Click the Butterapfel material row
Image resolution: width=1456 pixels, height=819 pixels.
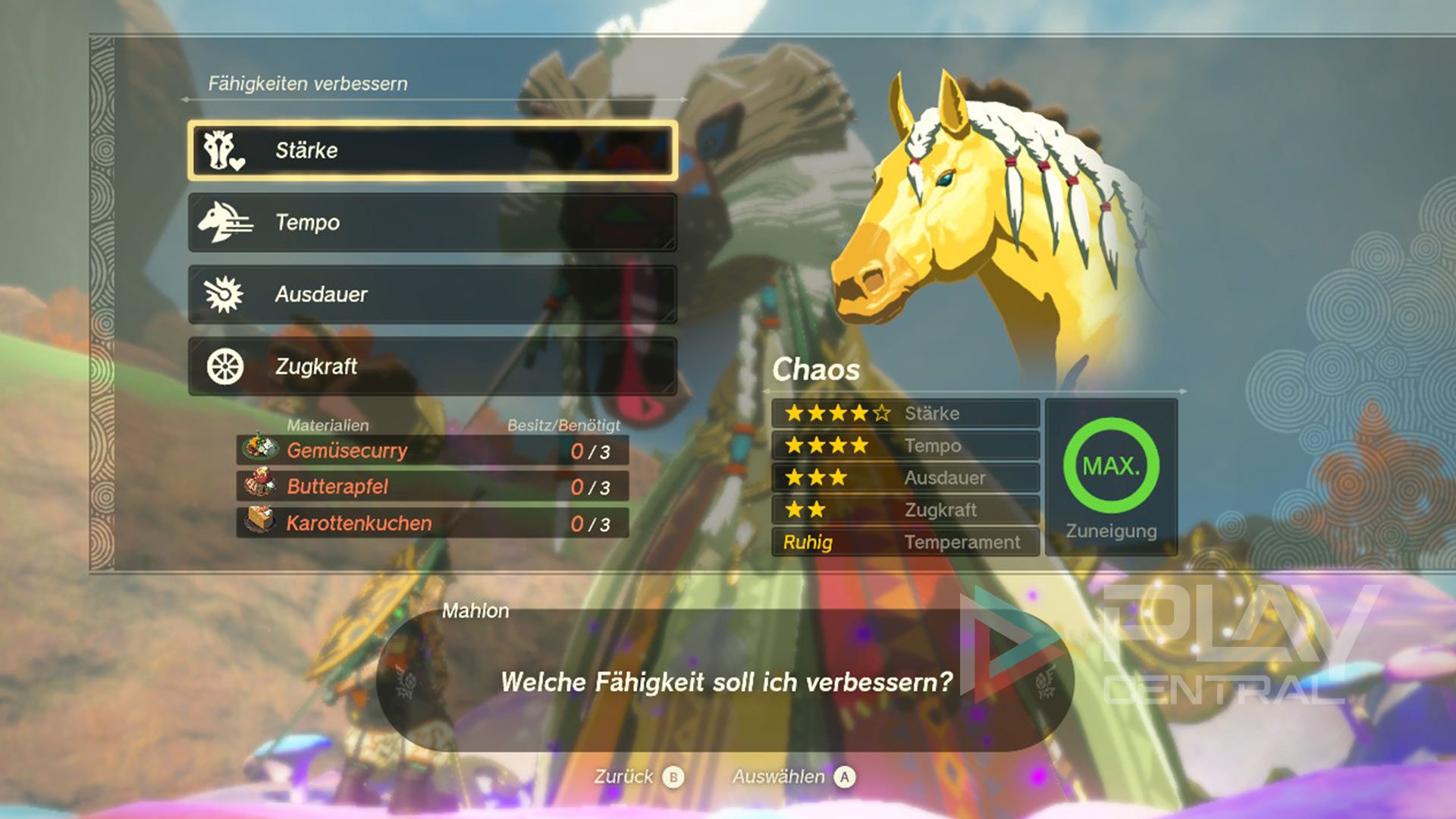432,486
